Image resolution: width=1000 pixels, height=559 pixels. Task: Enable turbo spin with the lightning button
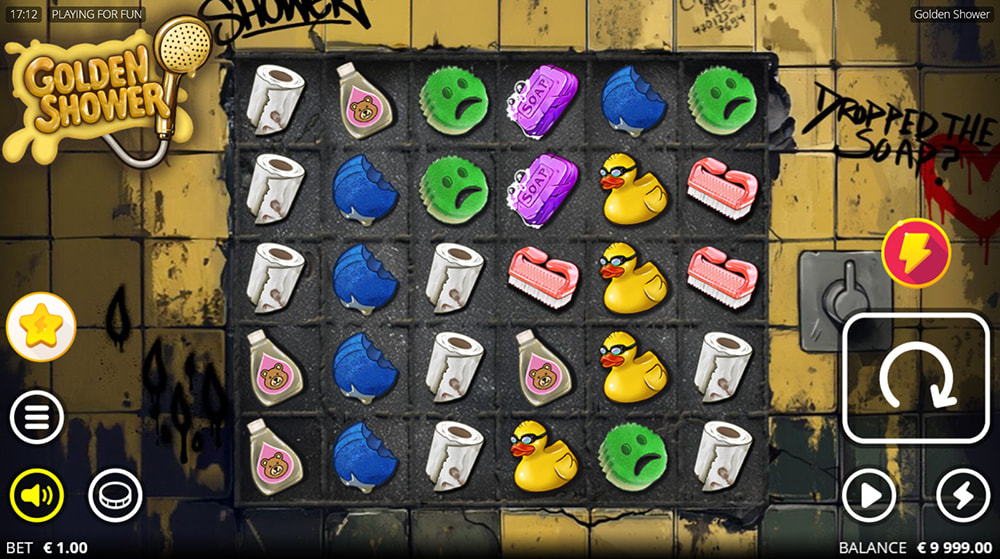[x=962, y=495]
